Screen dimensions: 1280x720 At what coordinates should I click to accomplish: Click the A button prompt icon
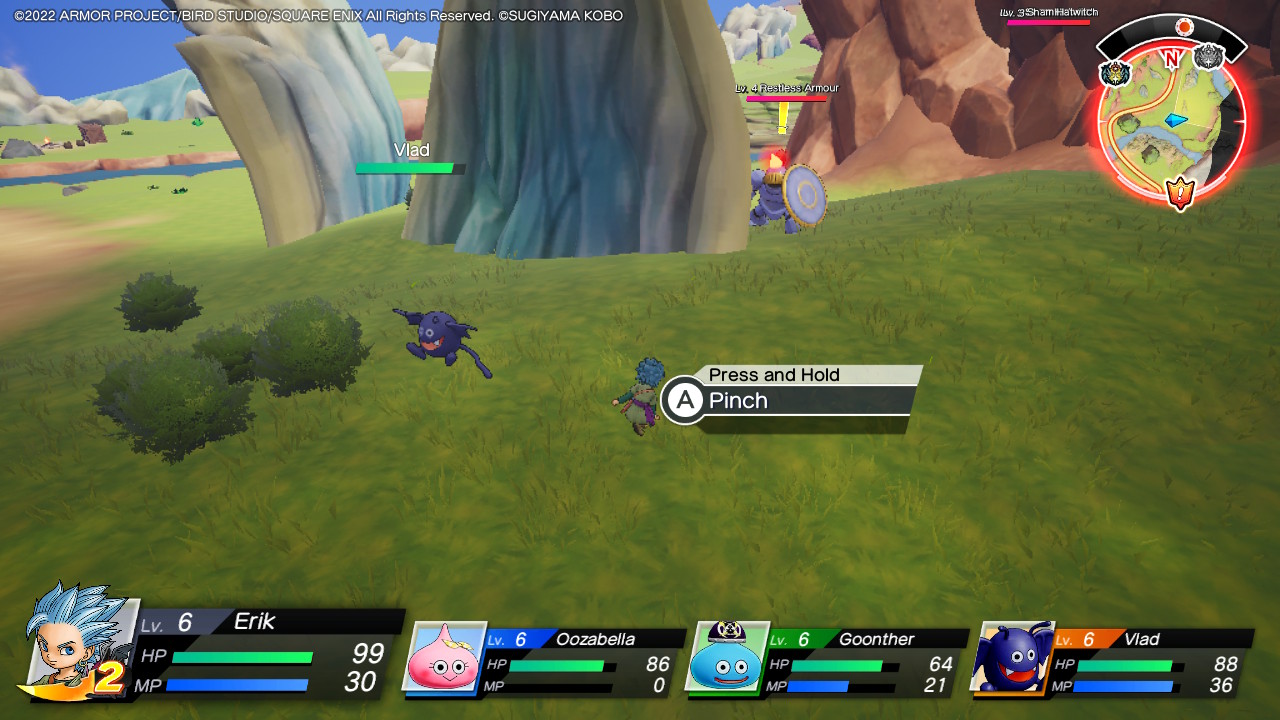683,400
